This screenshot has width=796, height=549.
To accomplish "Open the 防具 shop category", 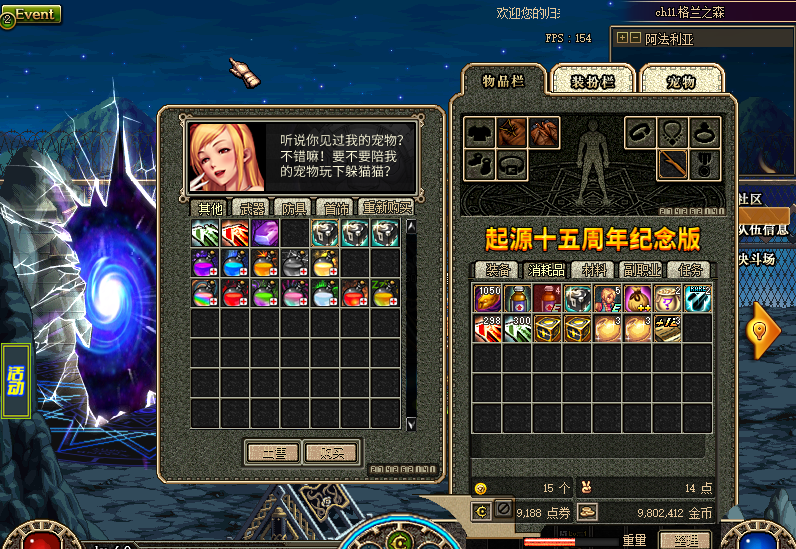I will (x=293, y=208).
